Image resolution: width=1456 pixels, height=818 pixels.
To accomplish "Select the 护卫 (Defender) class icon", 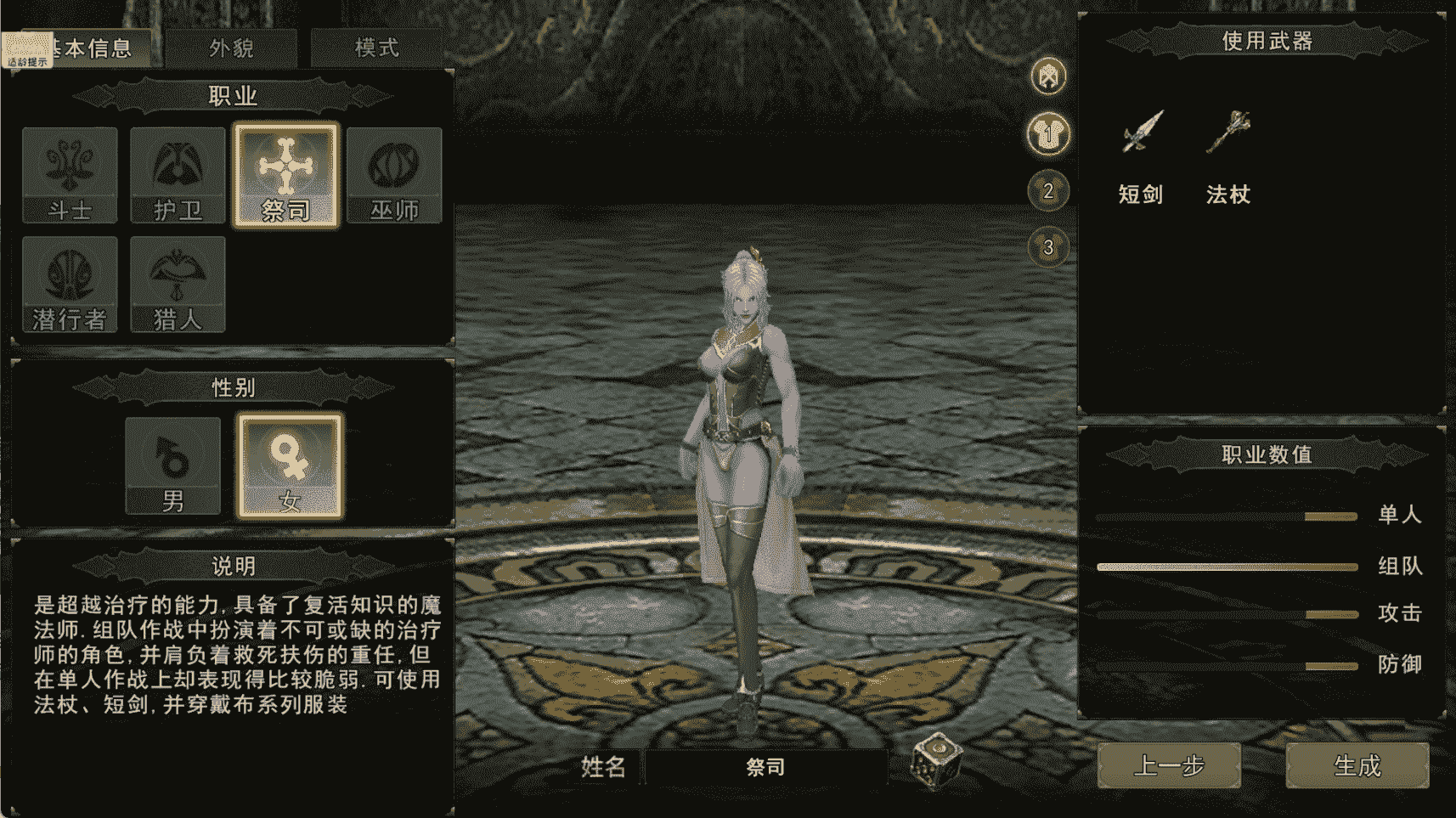I will pyautogui.click(x=177, y=176).
